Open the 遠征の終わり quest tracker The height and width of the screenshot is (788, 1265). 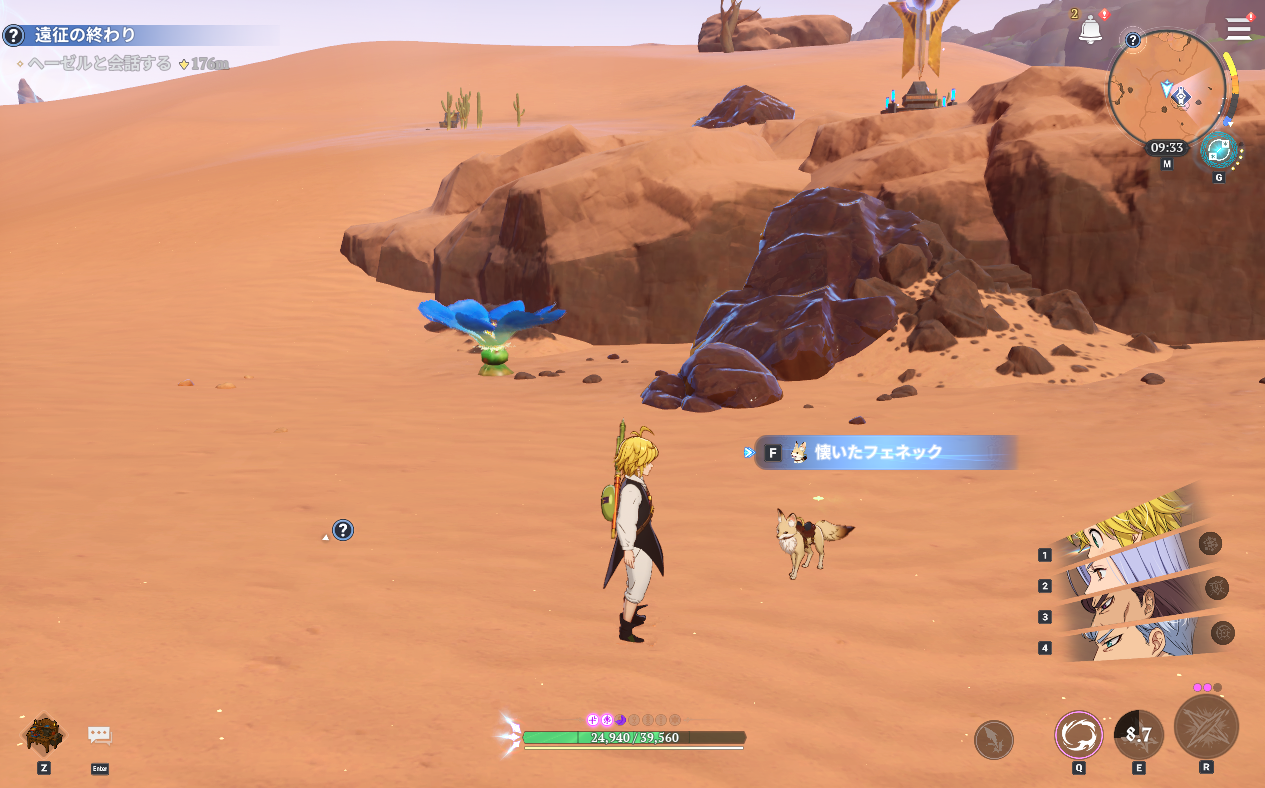[85, 36]
